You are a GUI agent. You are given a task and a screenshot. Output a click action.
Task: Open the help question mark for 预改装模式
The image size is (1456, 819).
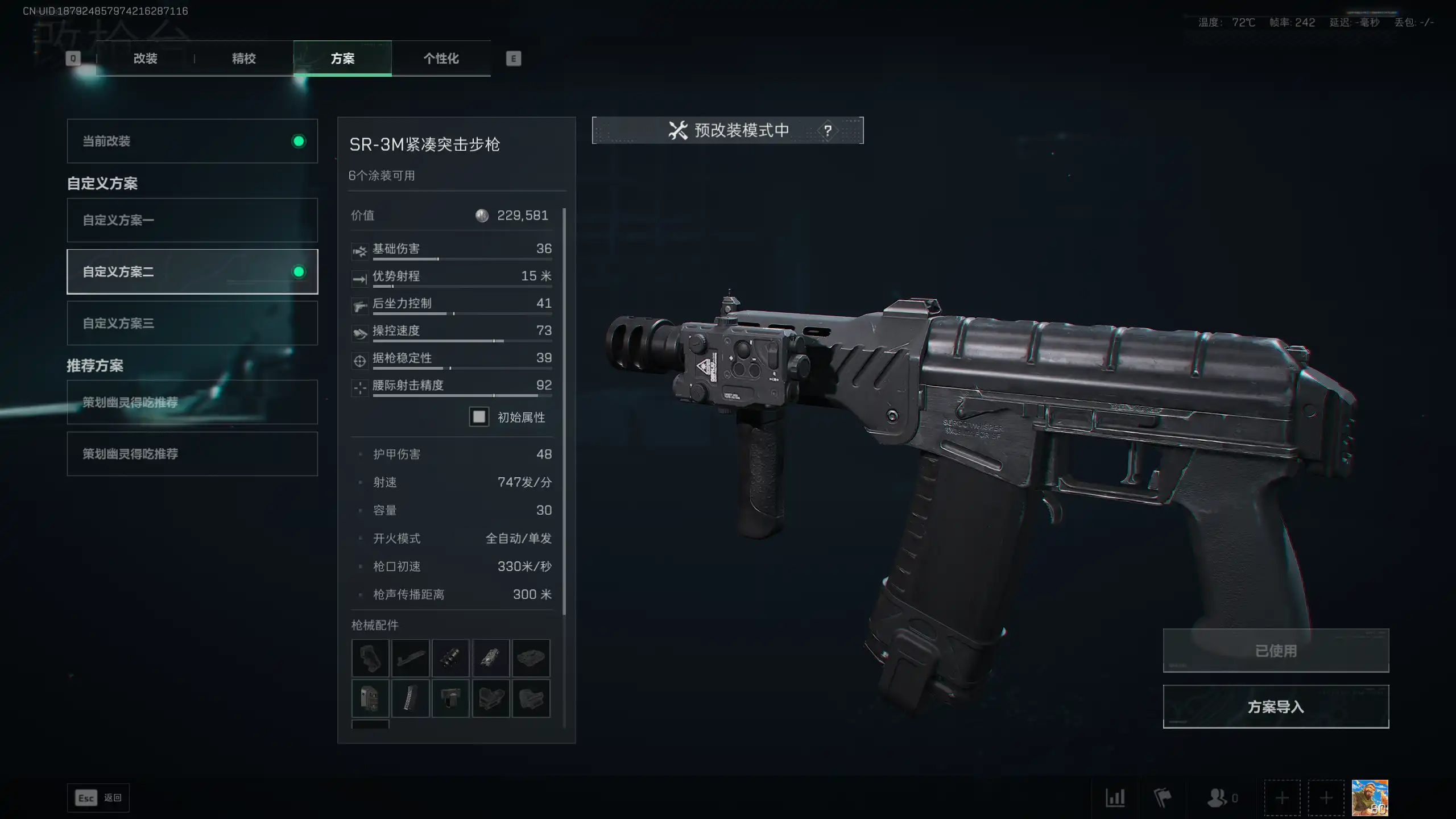(828, 130)
